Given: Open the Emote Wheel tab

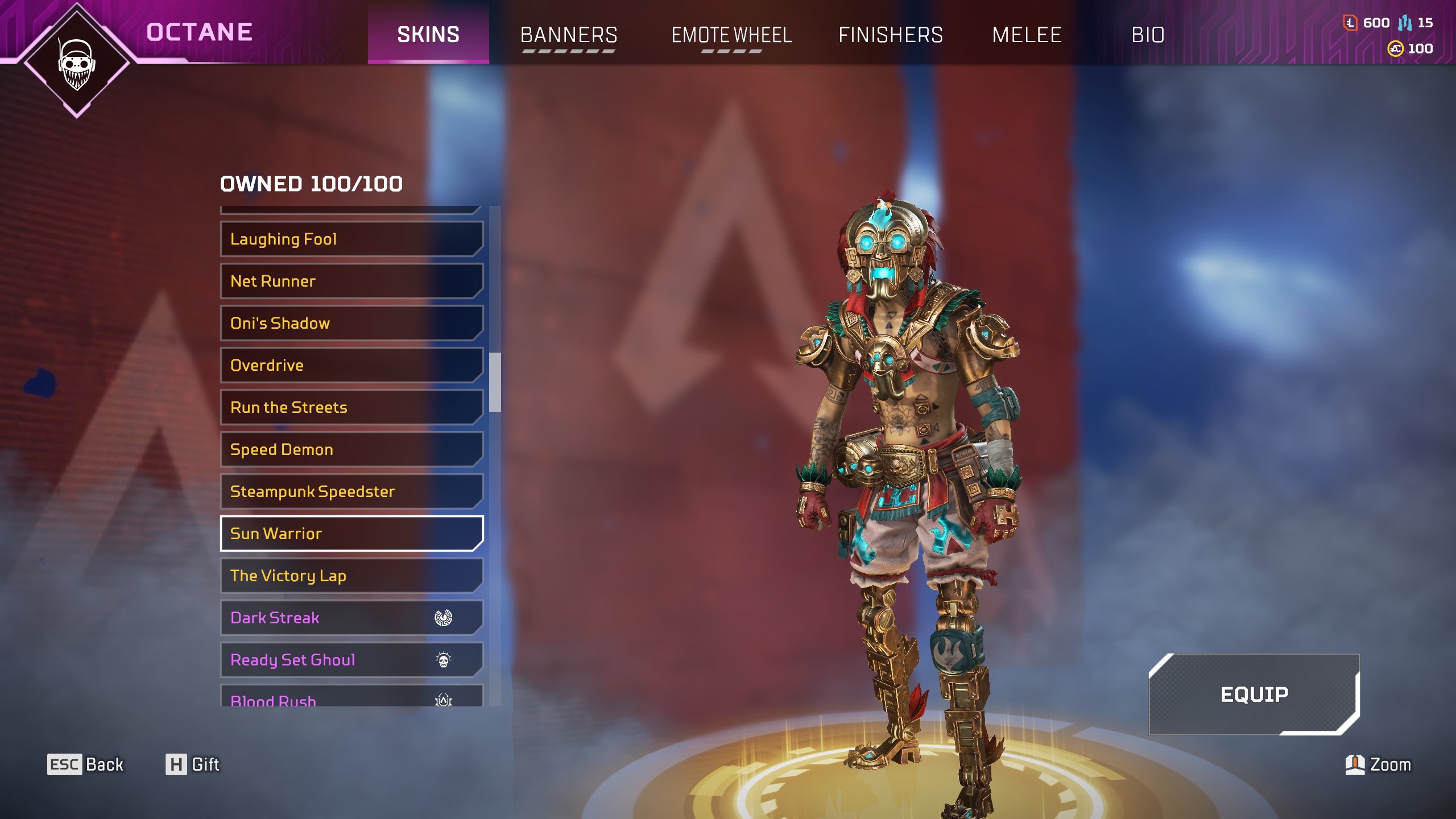Looking at the screenshot, I should [731, 35].
